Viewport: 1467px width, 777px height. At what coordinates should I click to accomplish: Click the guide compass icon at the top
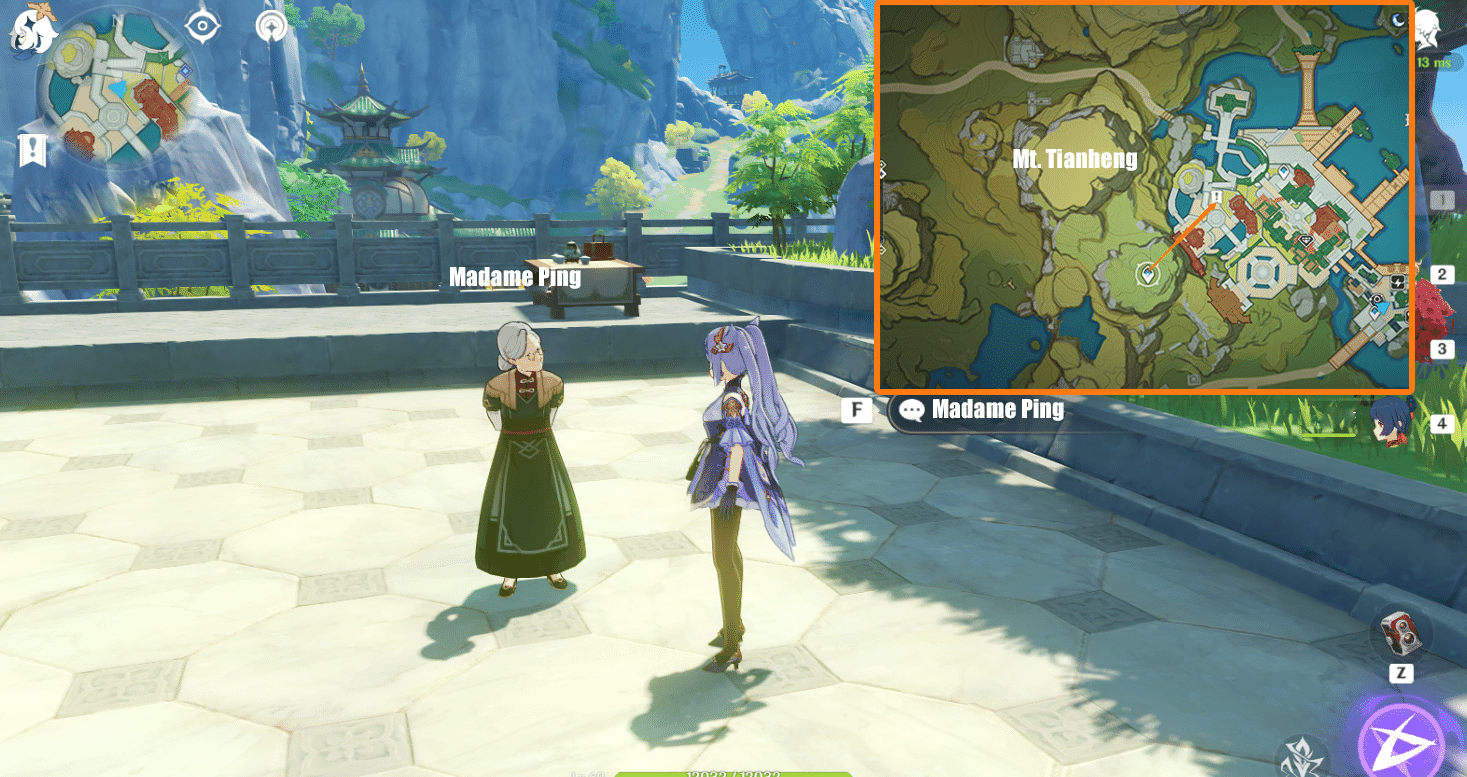pos(270,28)
